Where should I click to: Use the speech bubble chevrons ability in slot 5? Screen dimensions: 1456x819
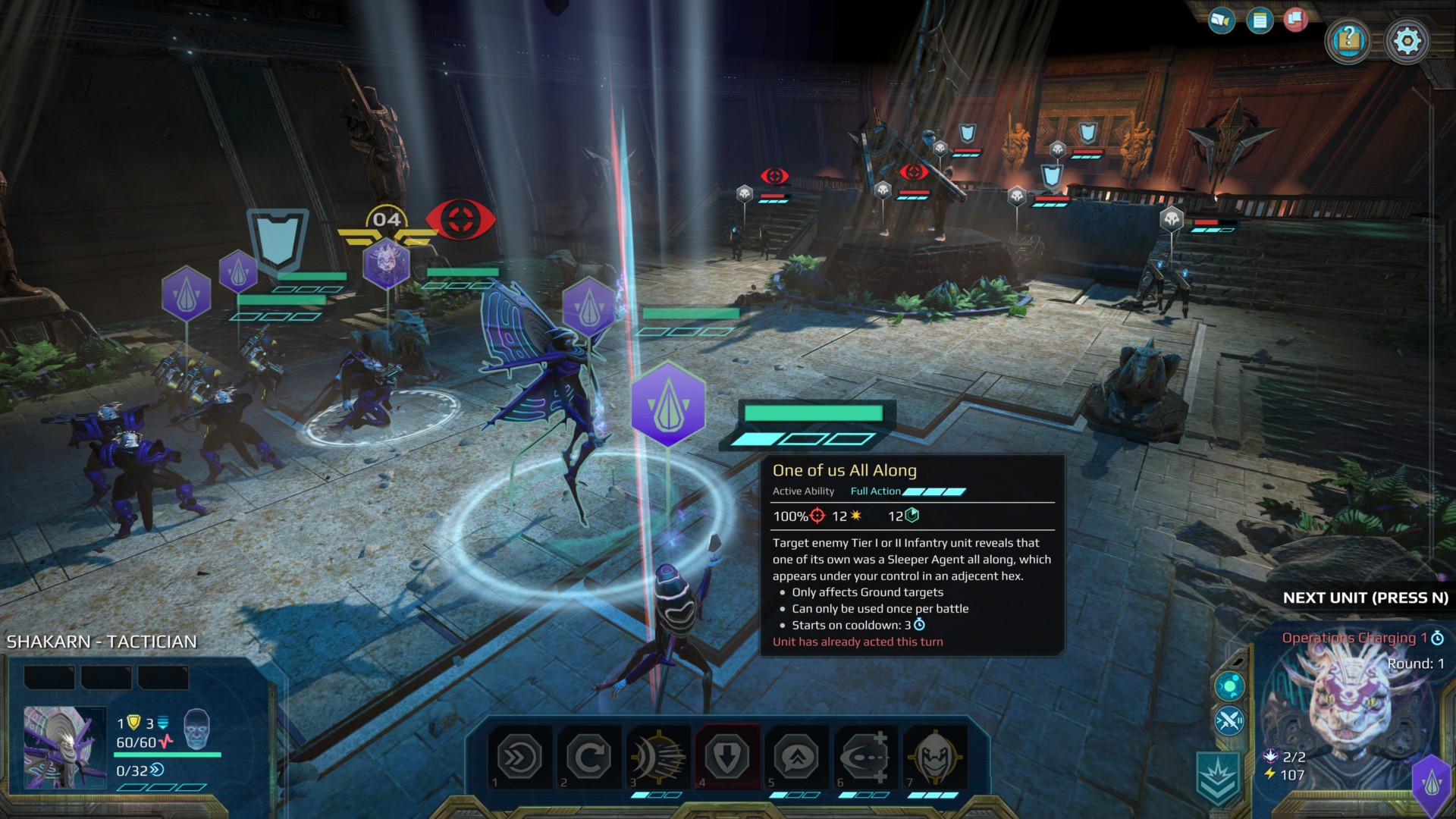796,757
